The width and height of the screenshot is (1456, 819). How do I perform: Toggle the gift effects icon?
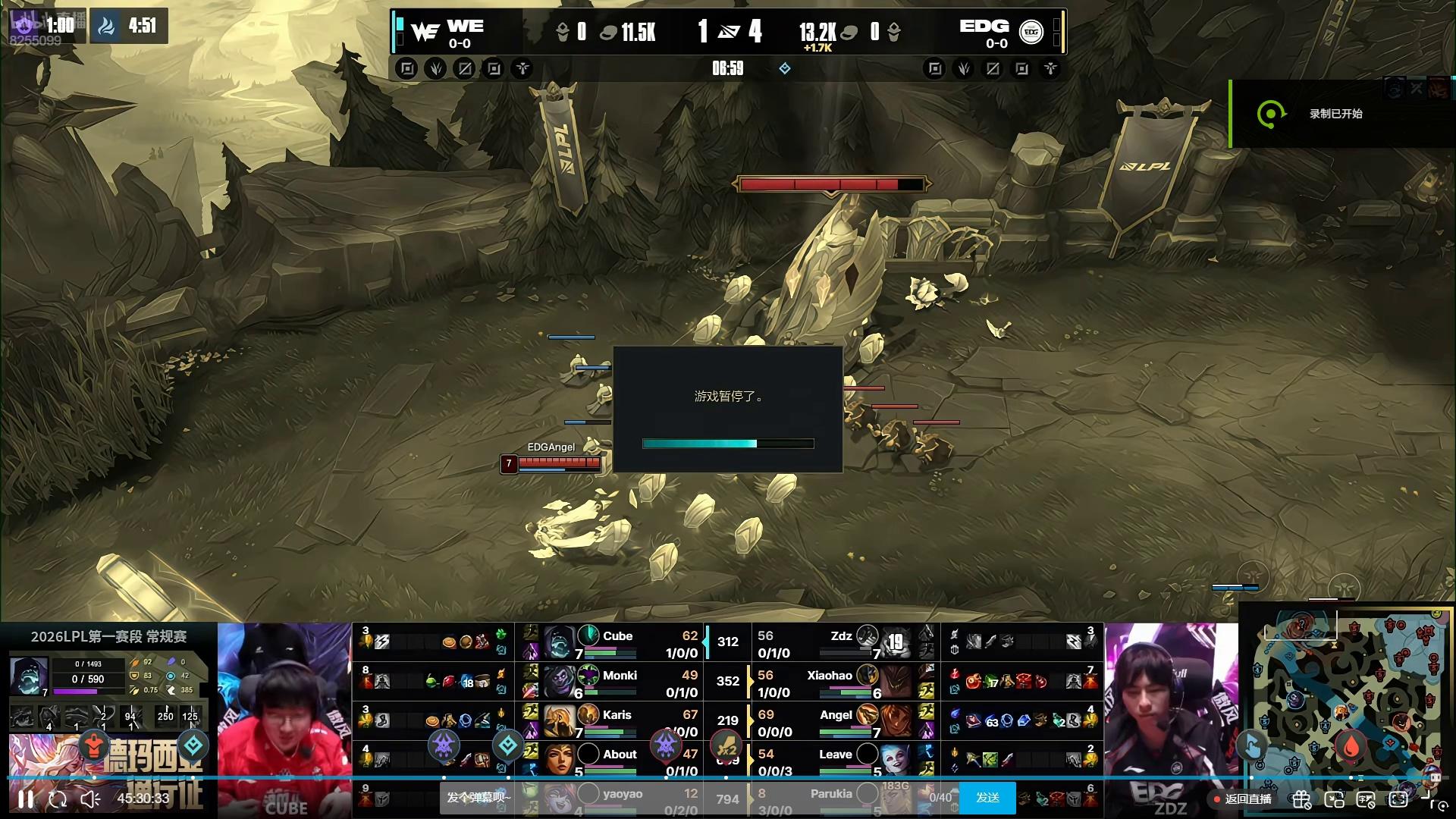point(1302,799)
